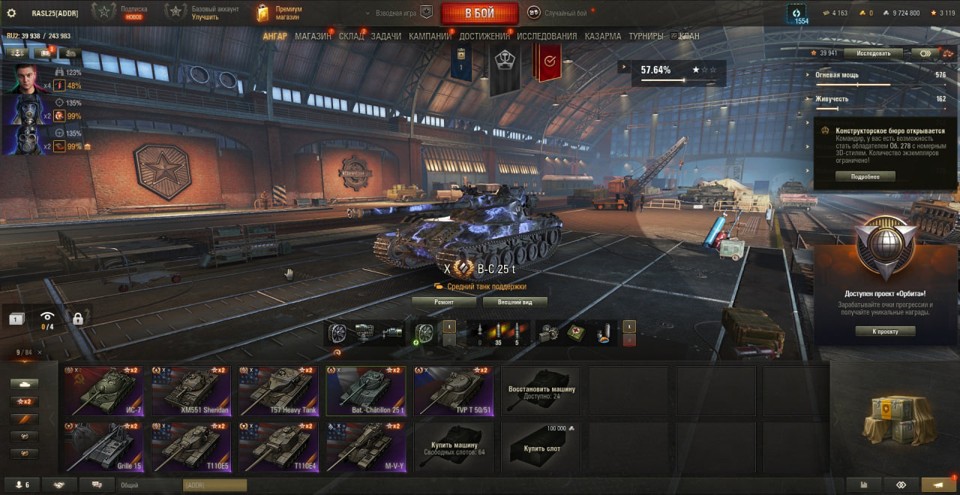Click Подробнее in the notification panel
The height and width of the screenshot is (495, 960).
point(865,176)
